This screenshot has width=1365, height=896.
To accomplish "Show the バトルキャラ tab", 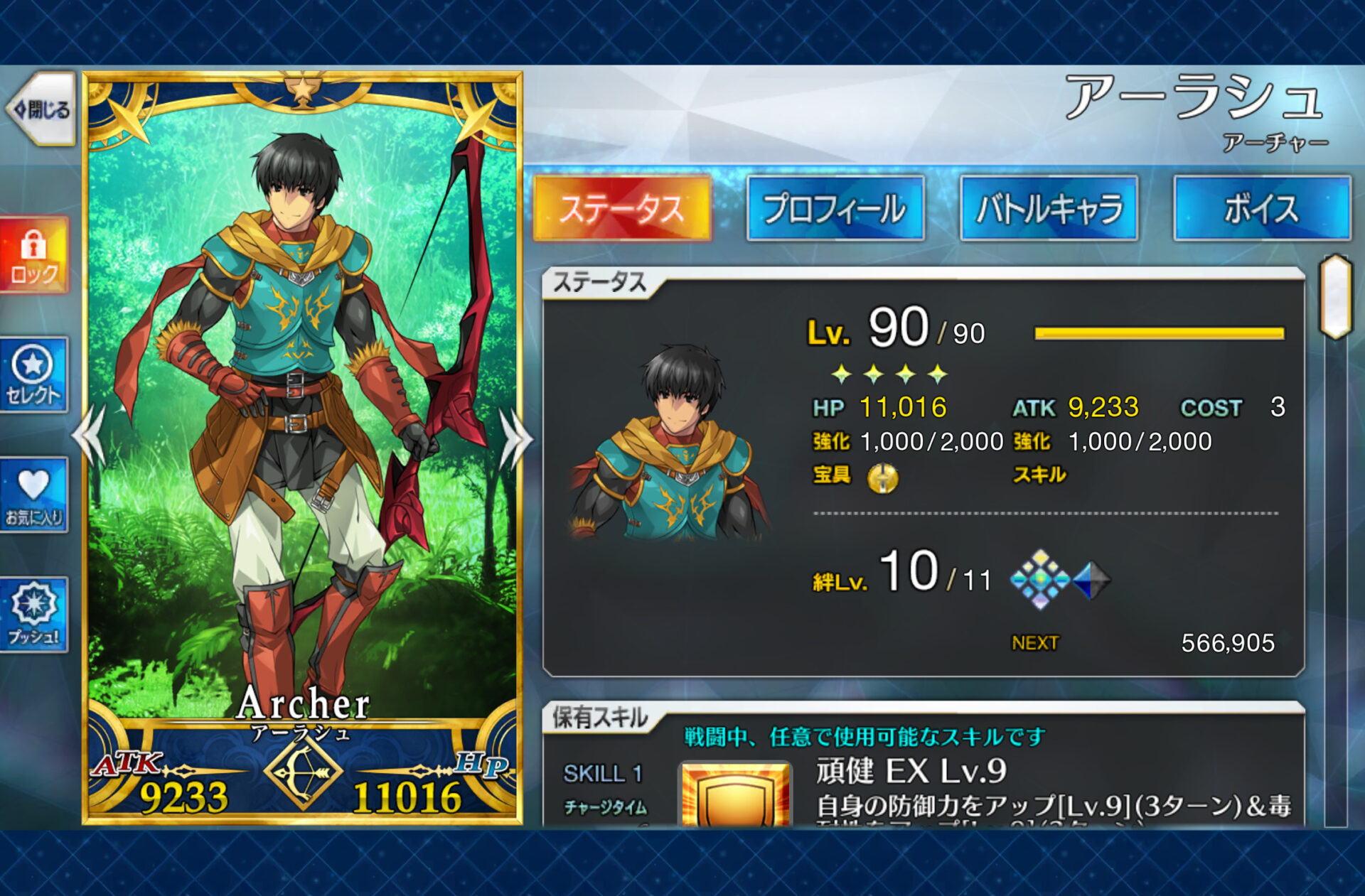I will pos(1049,209).
